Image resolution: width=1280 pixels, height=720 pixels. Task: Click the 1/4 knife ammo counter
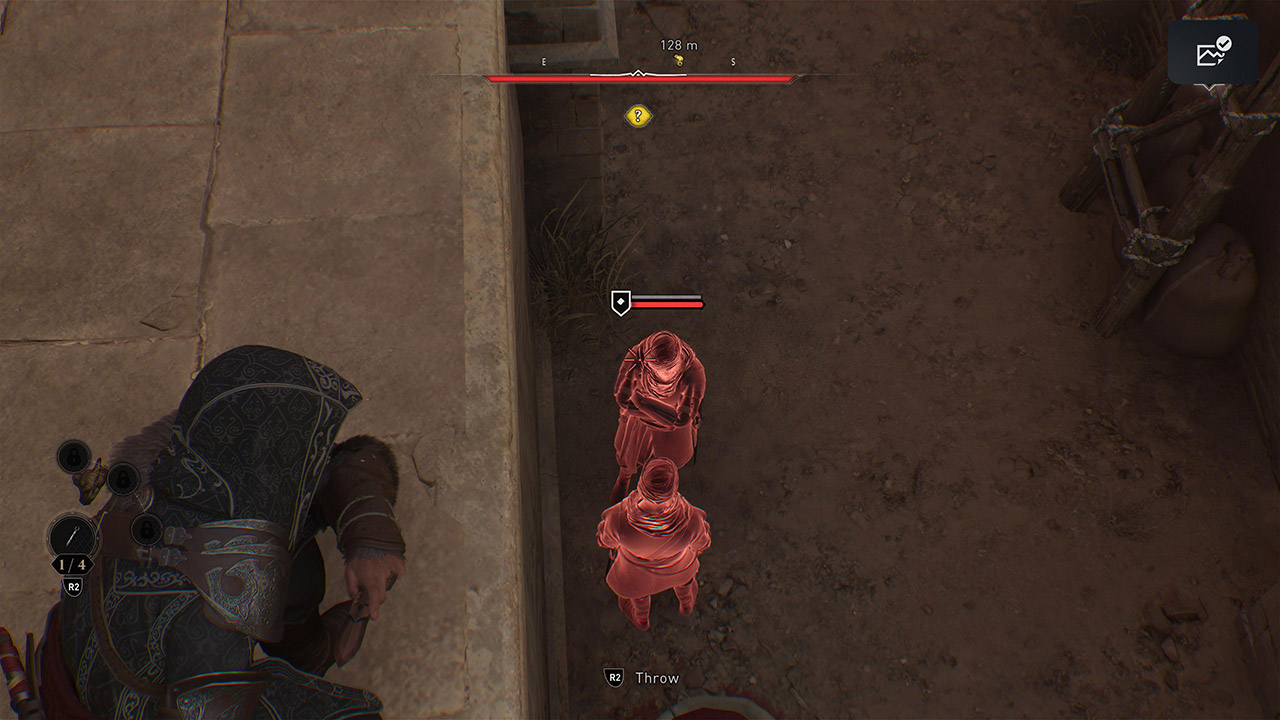click(73, 563)
